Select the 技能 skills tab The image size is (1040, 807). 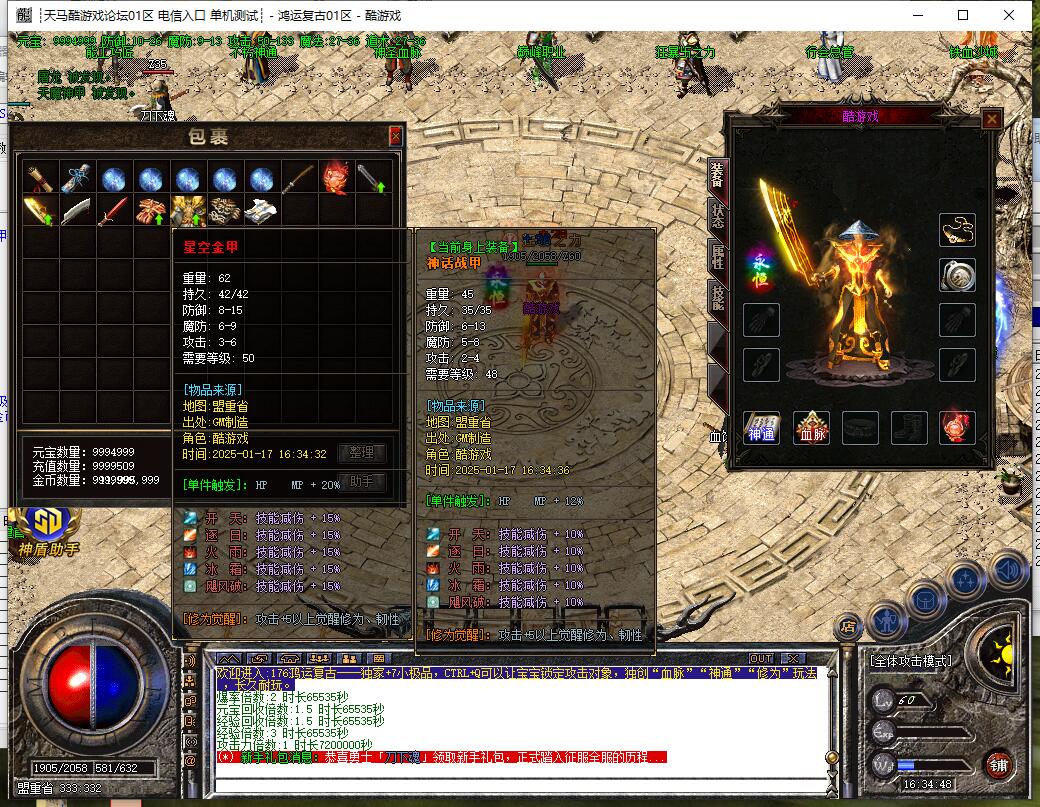(716, 295)
